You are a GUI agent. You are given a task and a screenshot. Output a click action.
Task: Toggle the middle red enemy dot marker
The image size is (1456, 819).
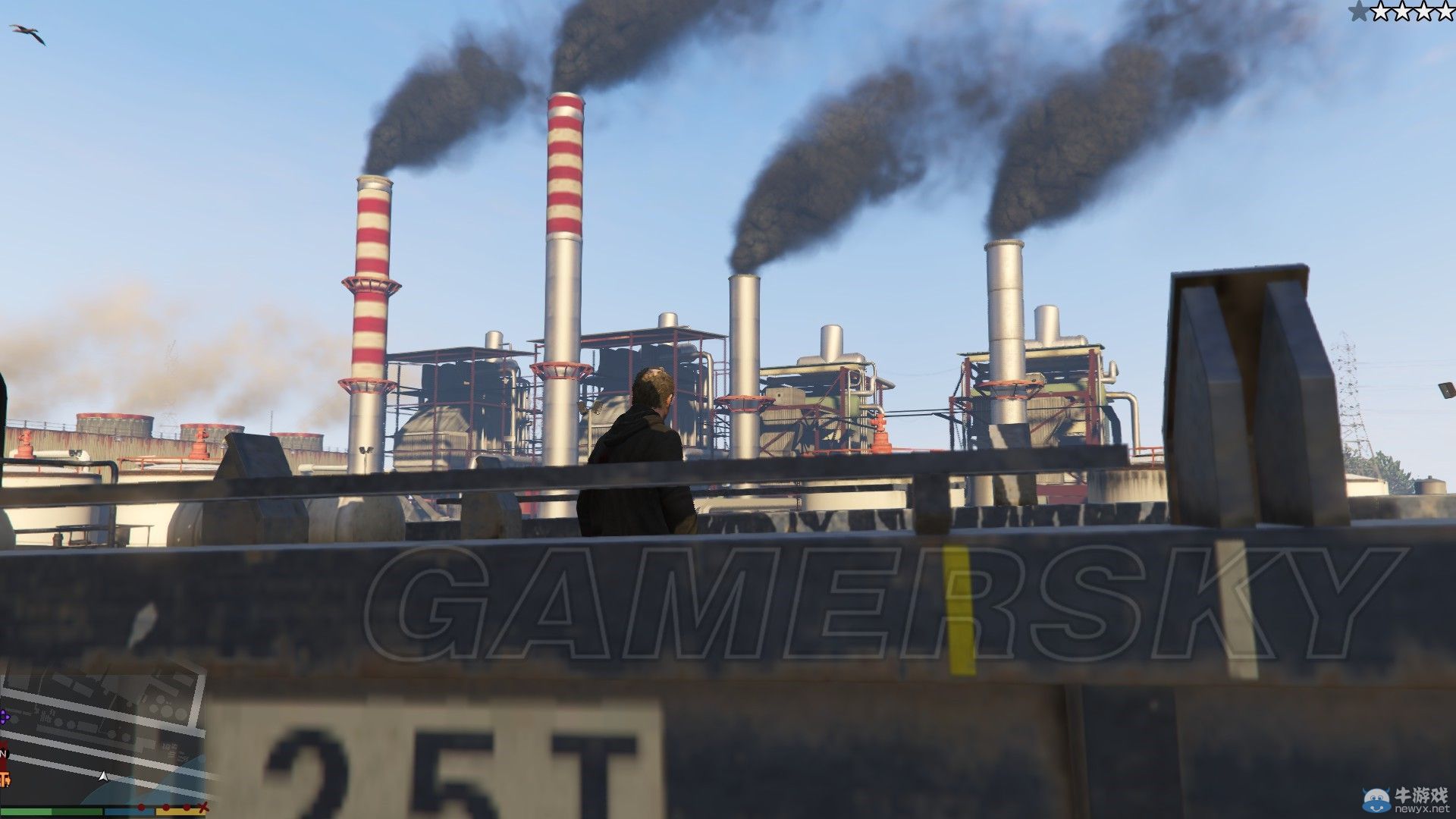click(165, 807)
